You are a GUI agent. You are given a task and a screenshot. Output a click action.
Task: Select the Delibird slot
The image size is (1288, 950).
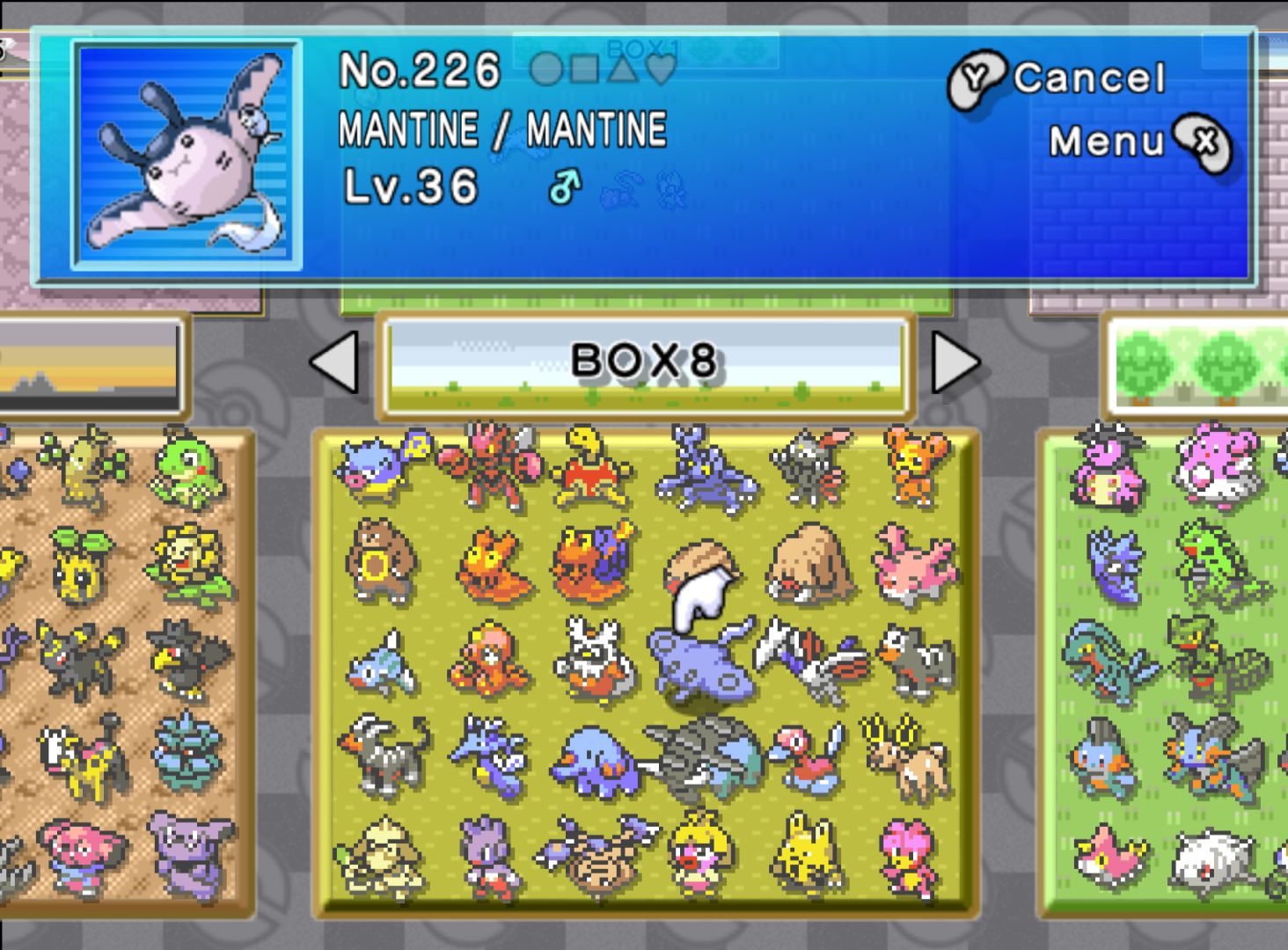coord(596,661)
